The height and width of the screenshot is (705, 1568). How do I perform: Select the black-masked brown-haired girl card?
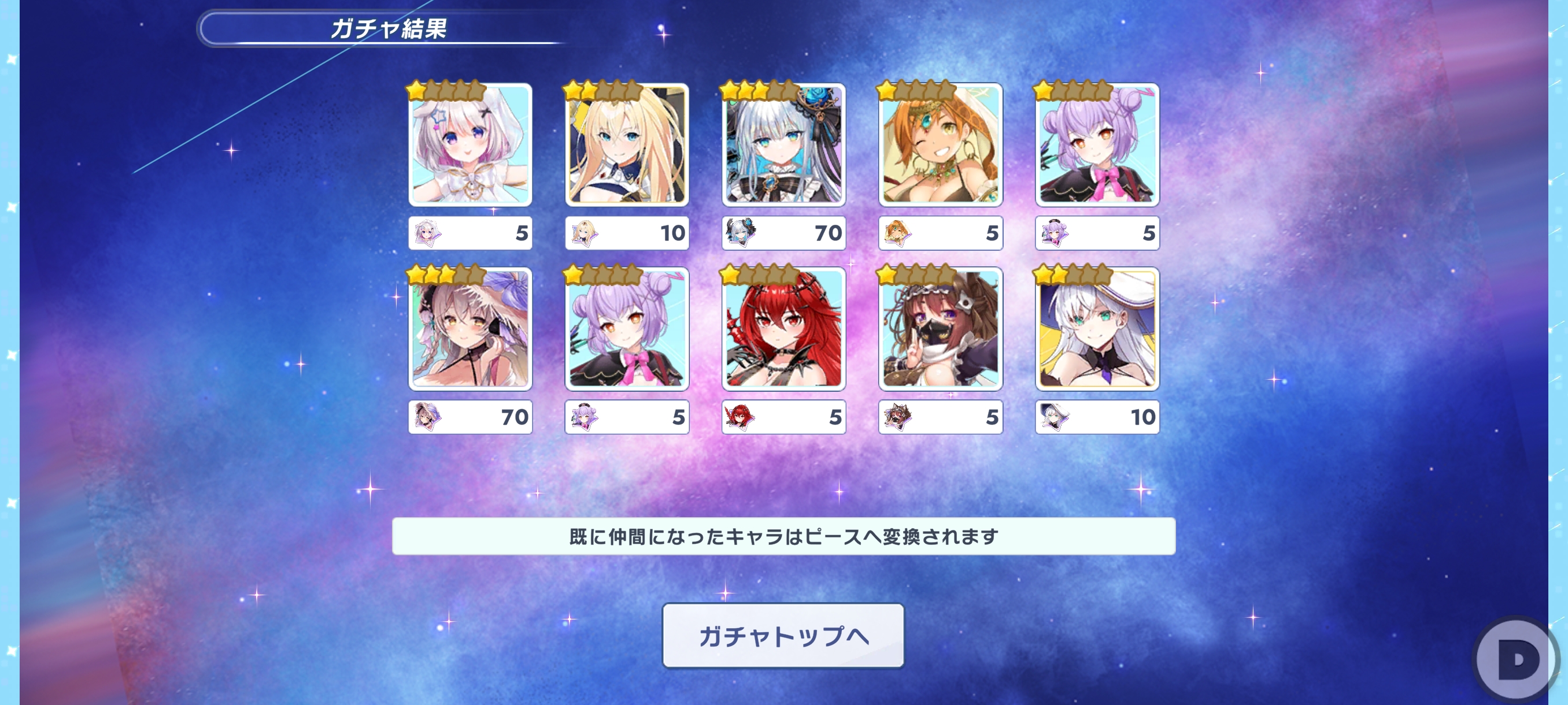tap(941, 329)
